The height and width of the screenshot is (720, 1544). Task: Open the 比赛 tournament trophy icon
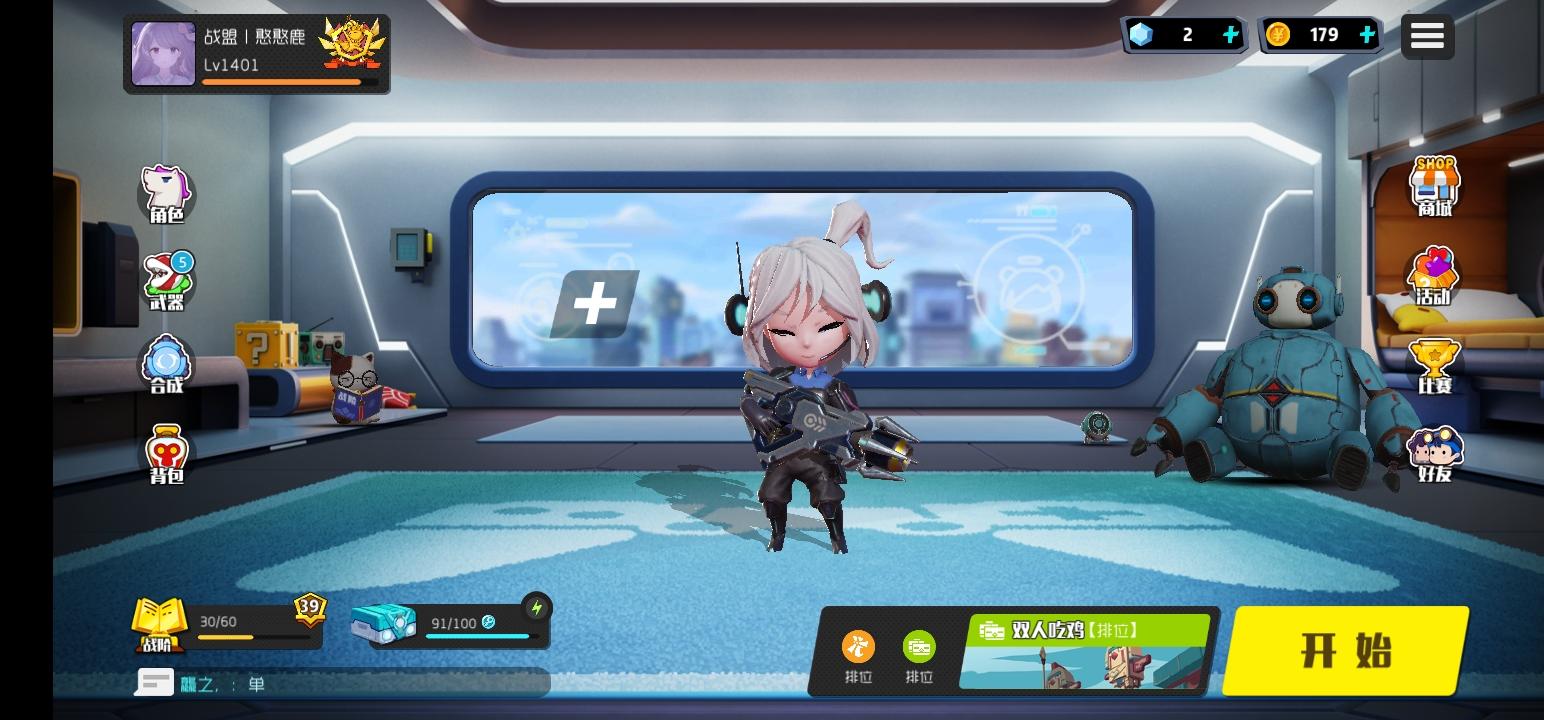click(1434, 362)
